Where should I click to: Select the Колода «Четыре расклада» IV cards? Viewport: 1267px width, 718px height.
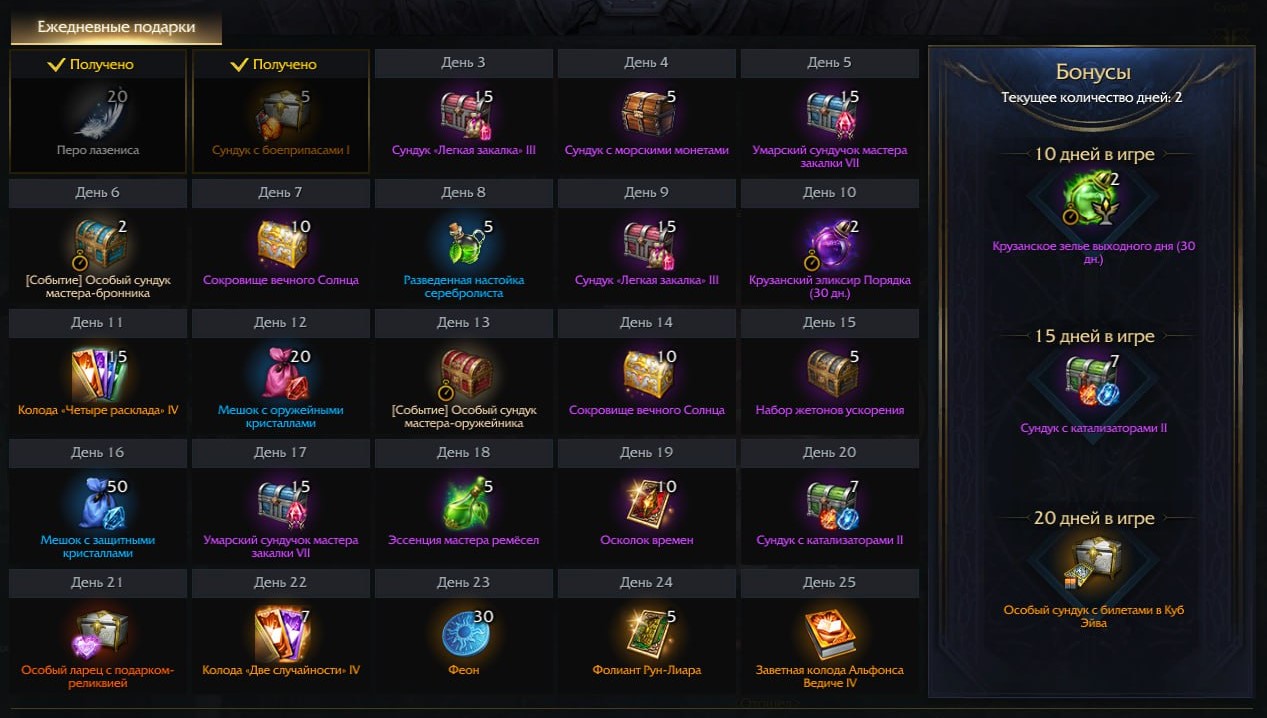[98, 373]
